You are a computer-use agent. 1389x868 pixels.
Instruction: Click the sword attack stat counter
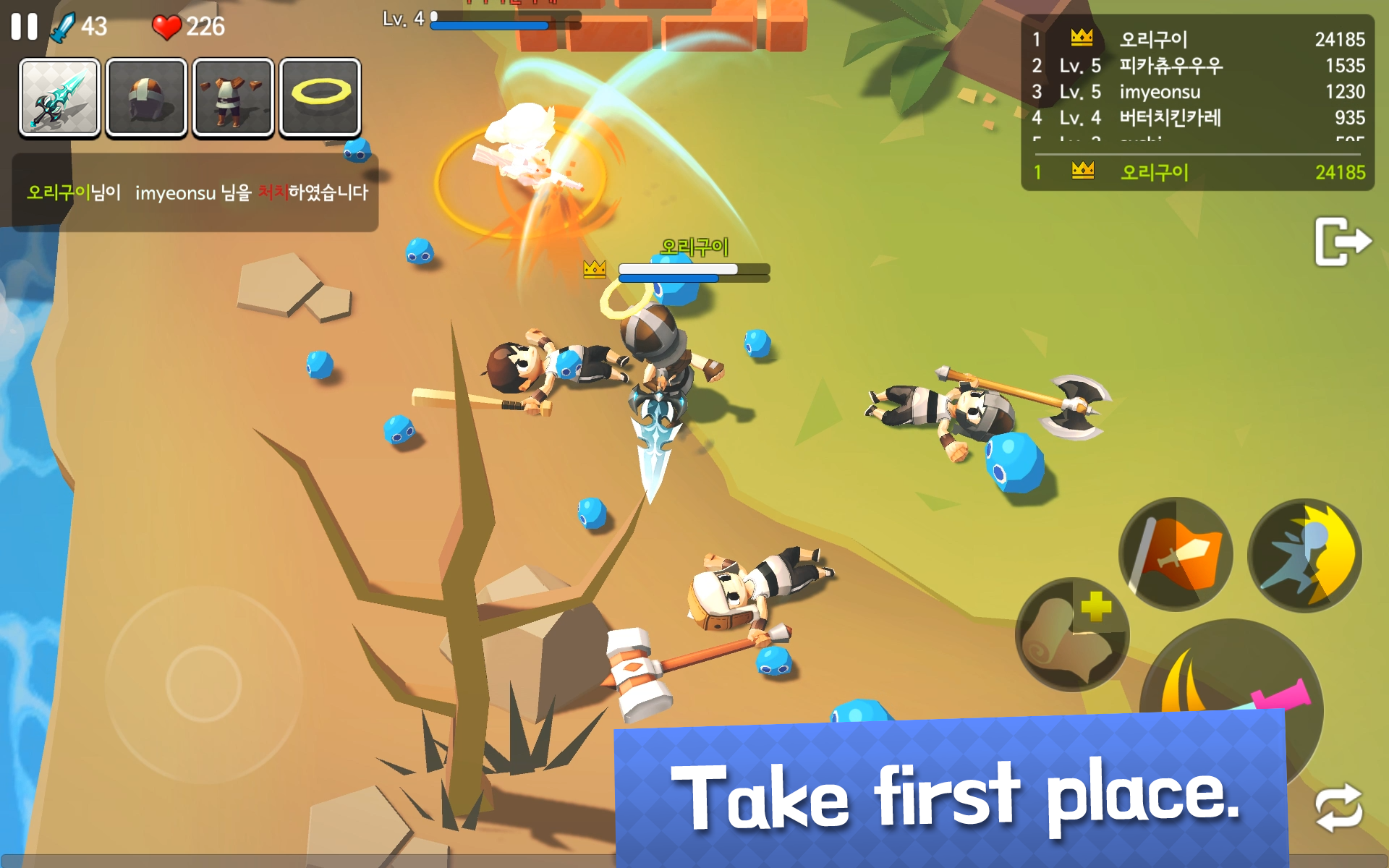pyautogui.click(x=80, y=27)
